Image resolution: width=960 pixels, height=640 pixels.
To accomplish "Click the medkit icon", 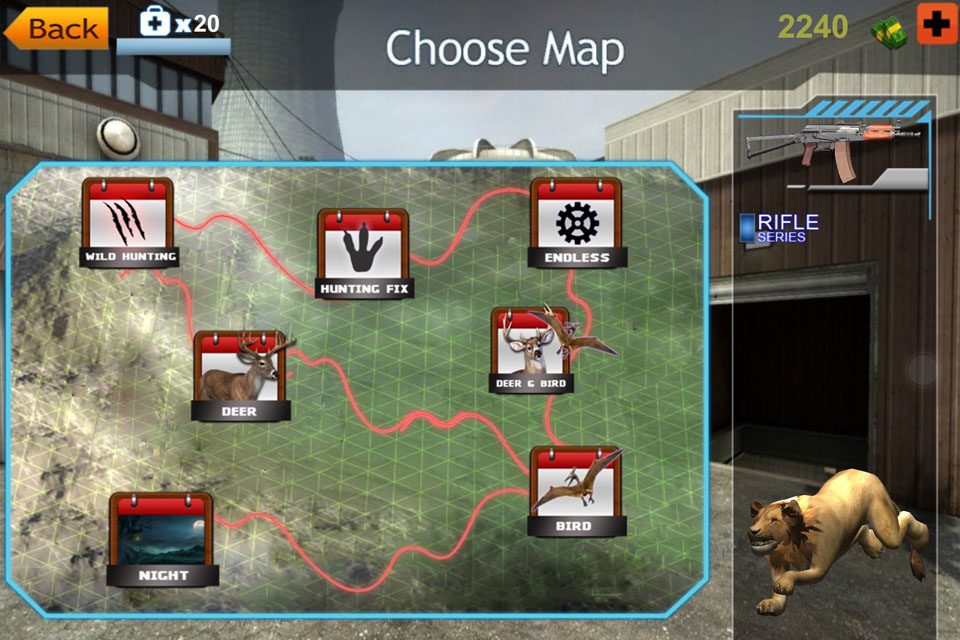I will click(156, 23).
